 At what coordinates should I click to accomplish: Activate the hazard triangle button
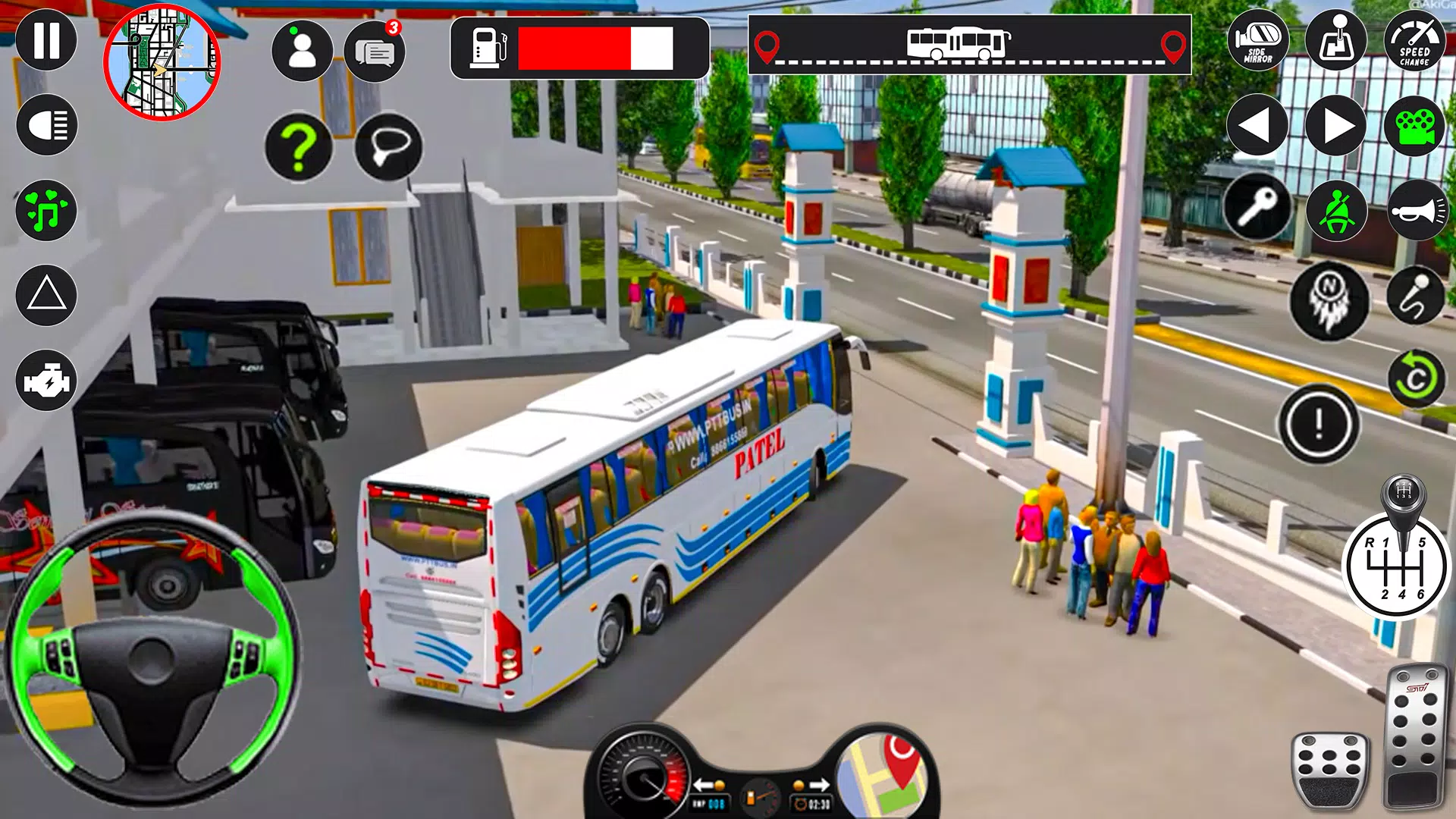[46, 295]
